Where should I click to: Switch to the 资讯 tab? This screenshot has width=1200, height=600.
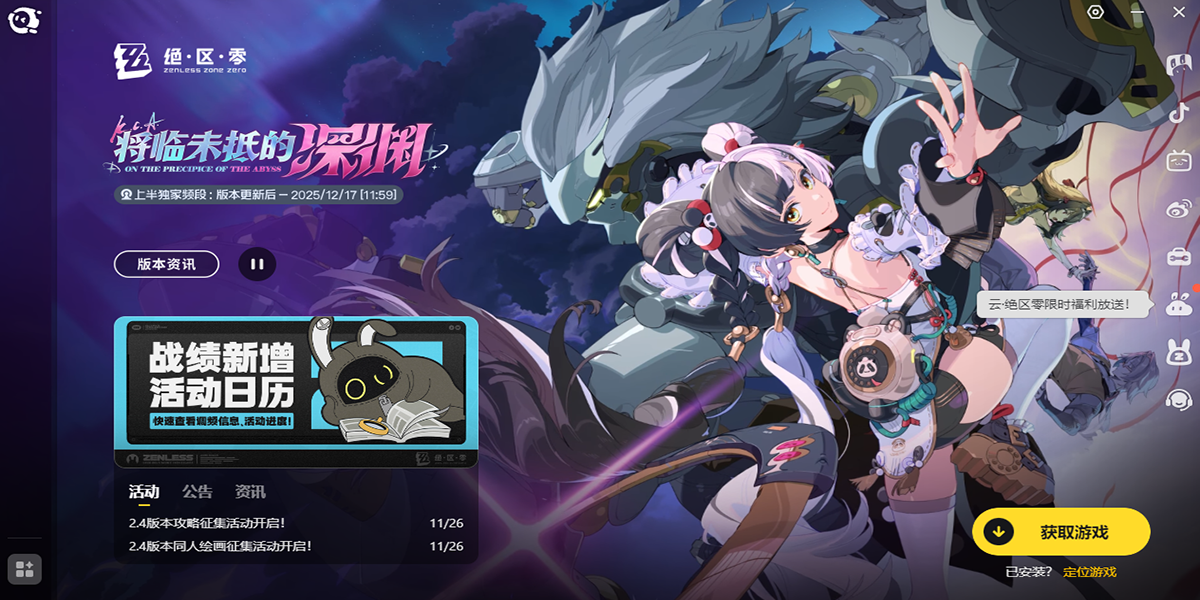250,492
